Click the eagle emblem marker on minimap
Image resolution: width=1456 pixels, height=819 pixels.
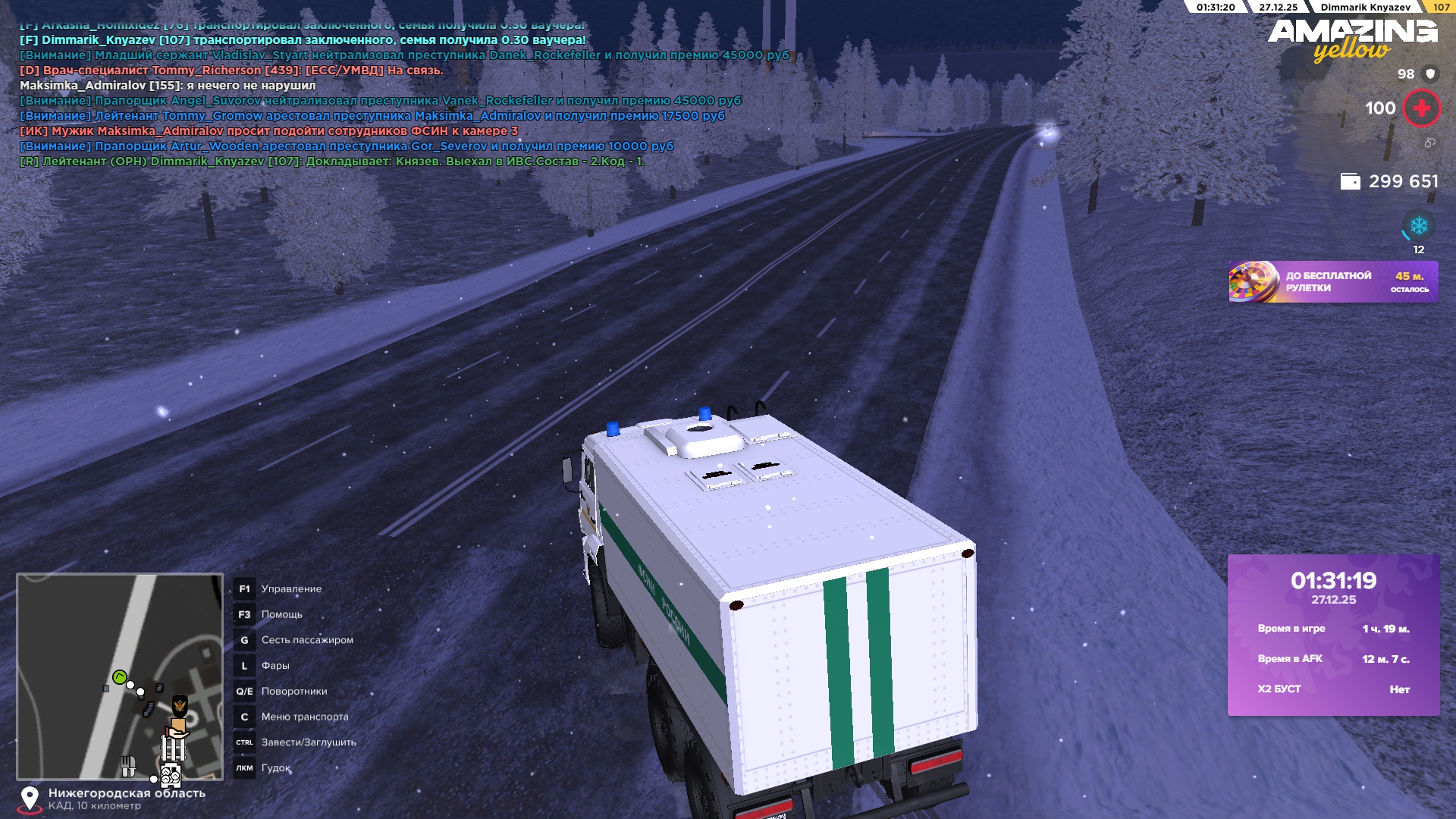pyautogui.click(x=180, y=706)
